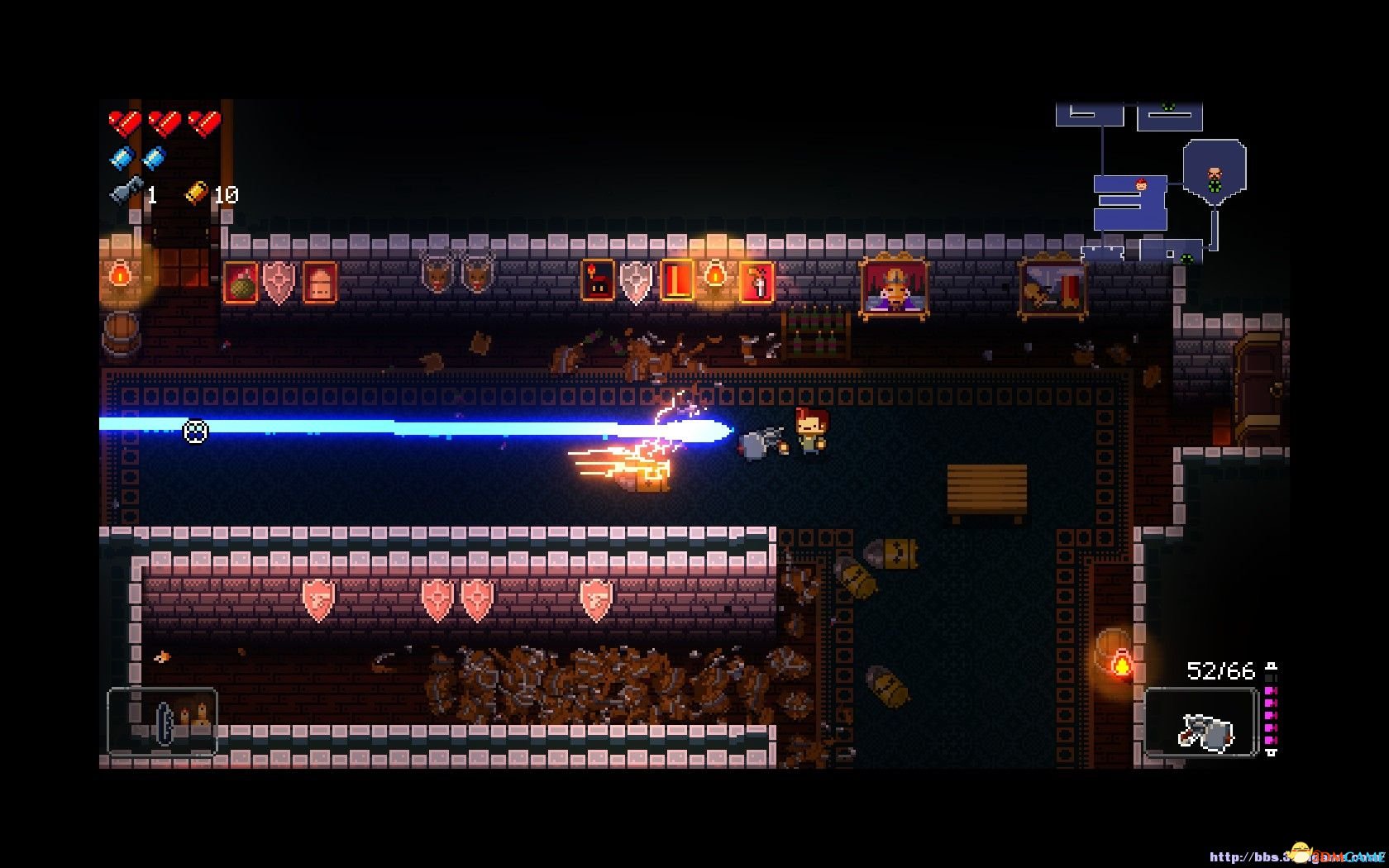Click the key counter icon
Viewport: 1389px width, 868px height.
[126, 193]
